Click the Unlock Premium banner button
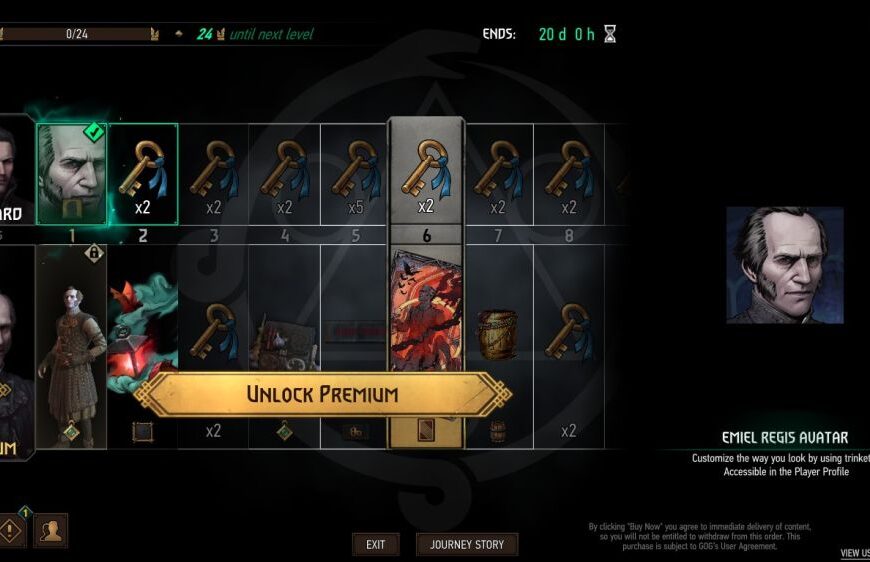Viewport: 870px width, 562px height. coord(322,394)
